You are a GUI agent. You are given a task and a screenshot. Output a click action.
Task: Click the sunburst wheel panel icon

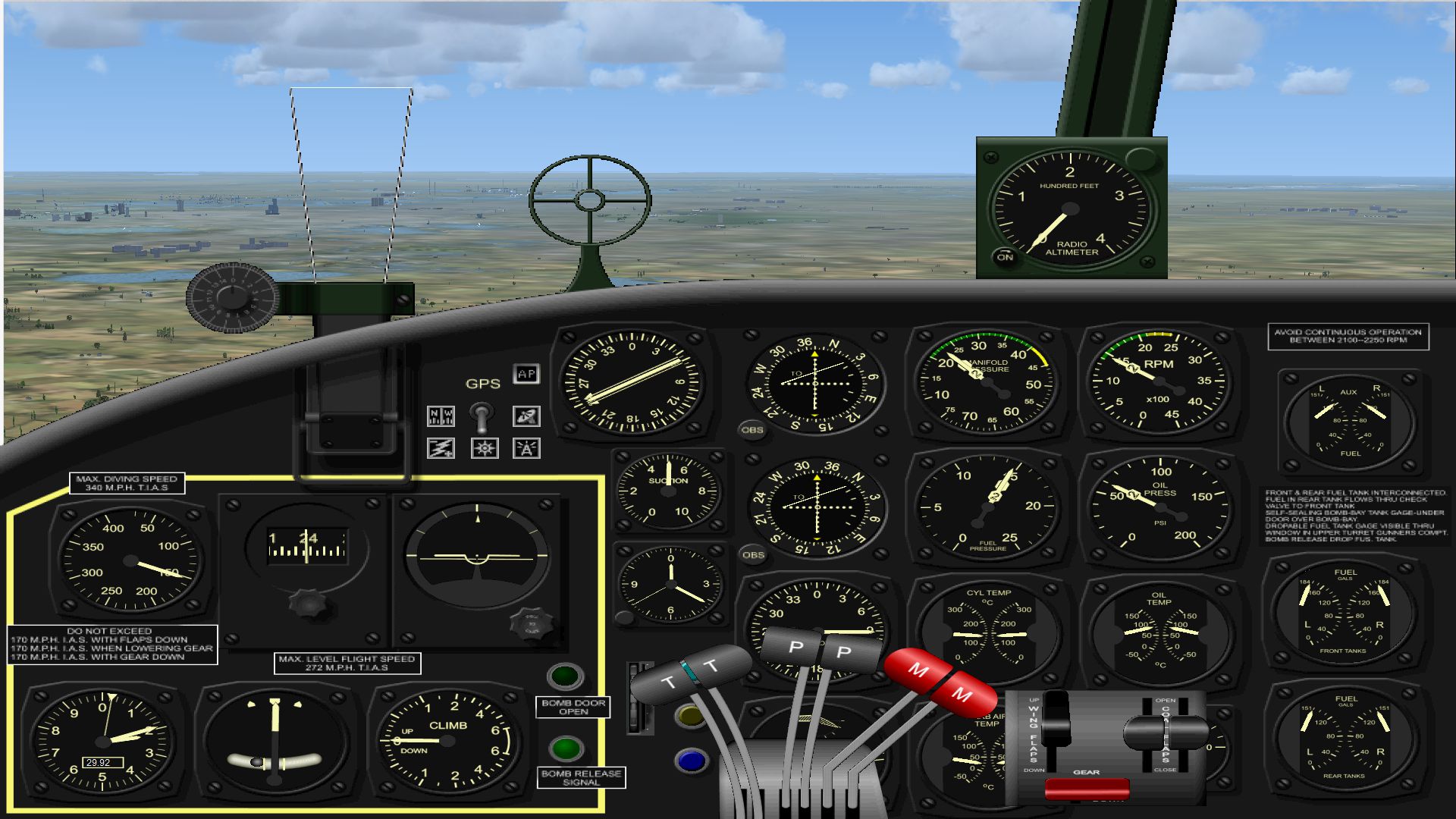point(485,448)
